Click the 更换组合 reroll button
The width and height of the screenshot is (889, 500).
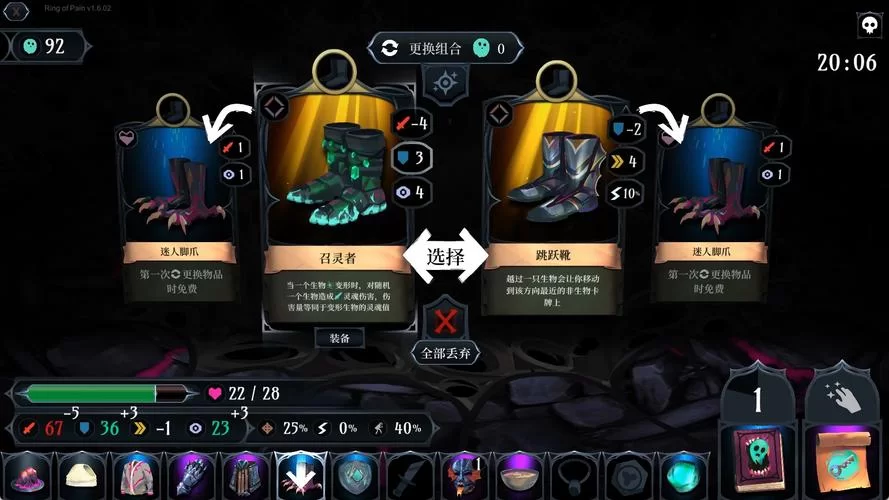[x=444, y=48]
